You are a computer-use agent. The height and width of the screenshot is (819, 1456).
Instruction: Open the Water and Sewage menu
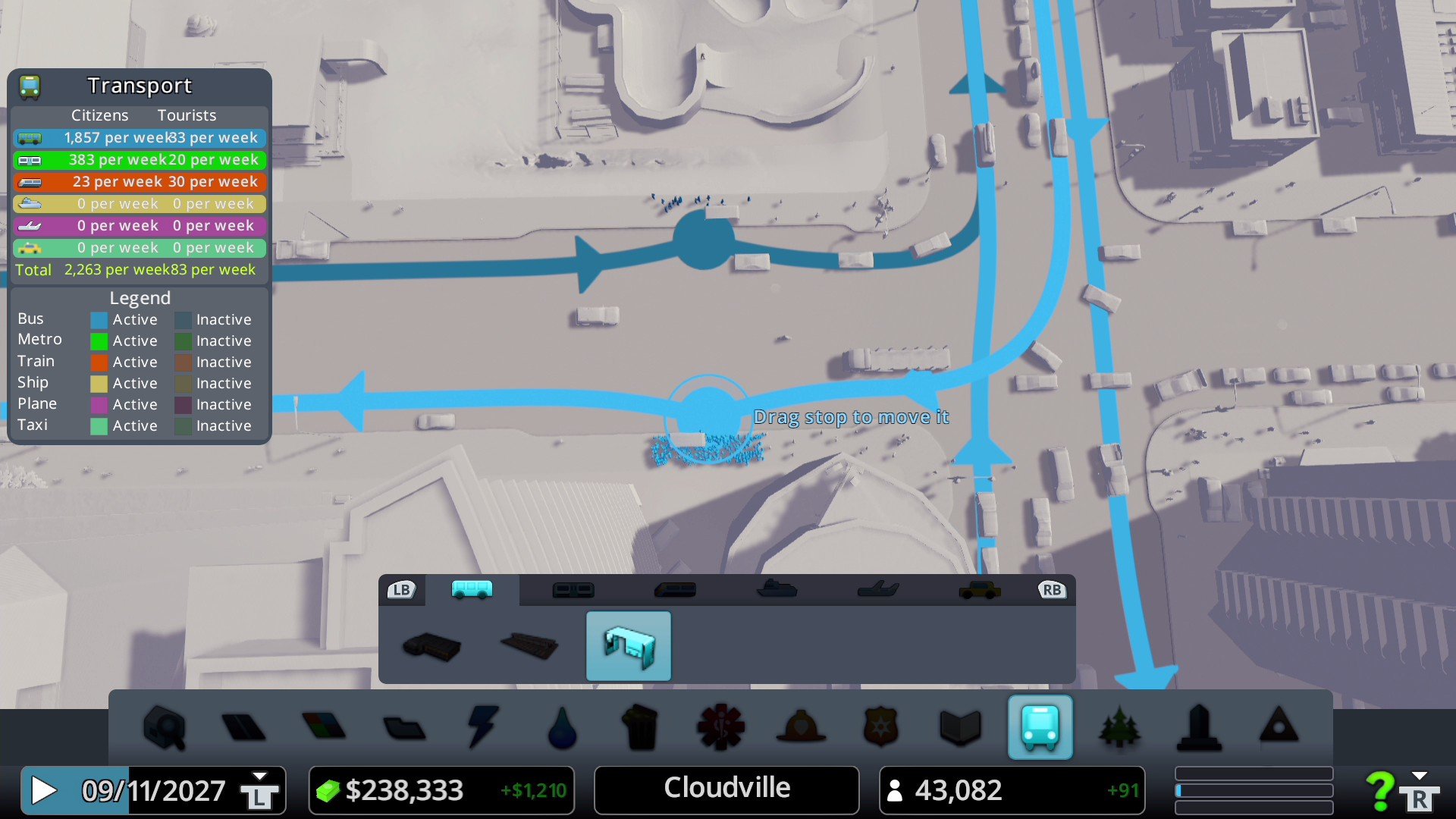(x=564, y=727)
